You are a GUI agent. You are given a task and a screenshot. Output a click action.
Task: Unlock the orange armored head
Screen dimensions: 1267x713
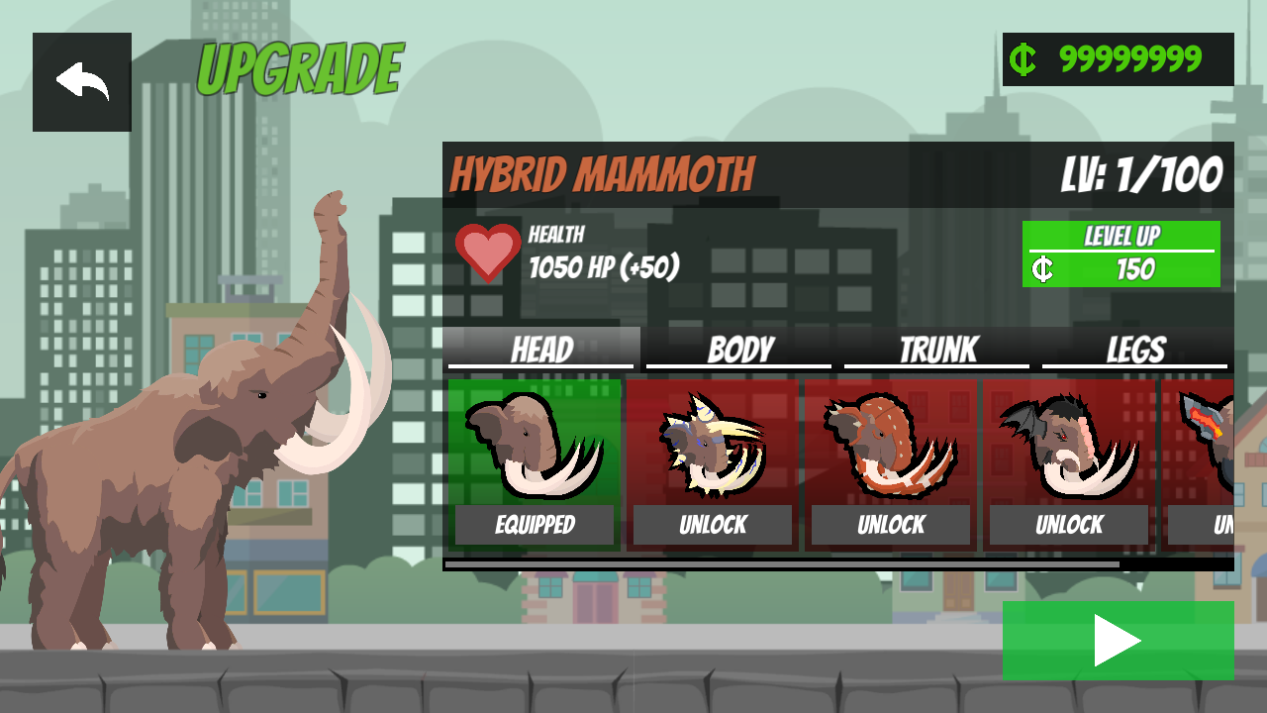890,525
